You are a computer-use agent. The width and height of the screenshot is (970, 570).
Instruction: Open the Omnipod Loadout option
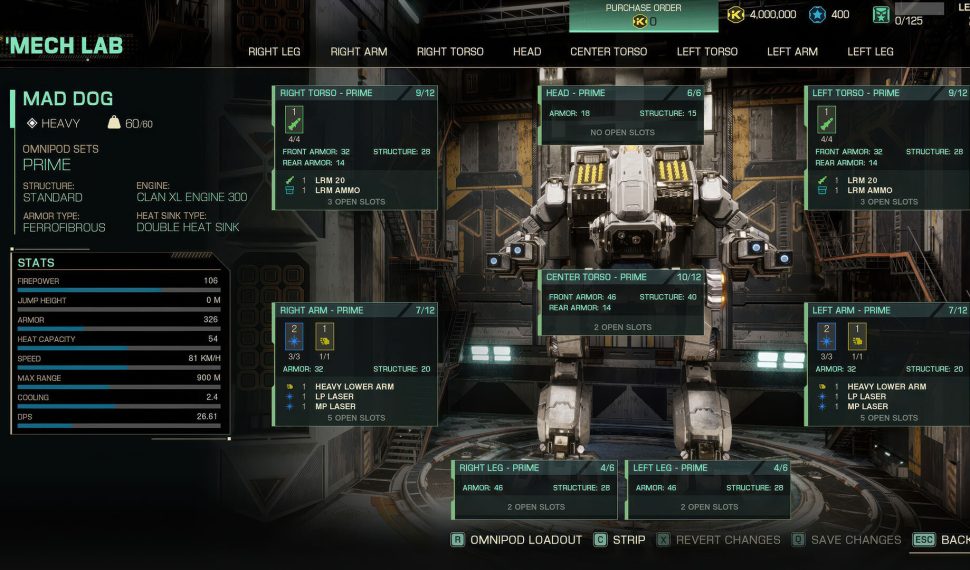pyautogui.click(x=516, y=540)
